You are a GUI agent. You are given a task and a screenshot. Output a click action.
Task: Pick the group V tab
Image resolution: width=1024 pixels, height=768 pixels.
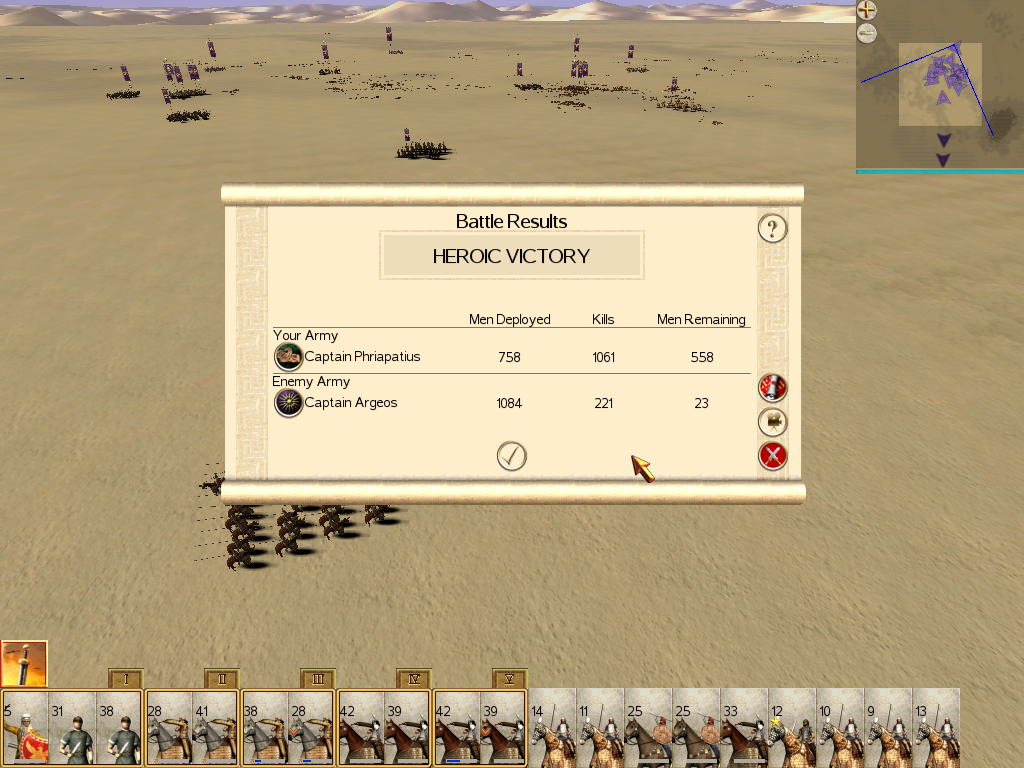tap(510, 679)
